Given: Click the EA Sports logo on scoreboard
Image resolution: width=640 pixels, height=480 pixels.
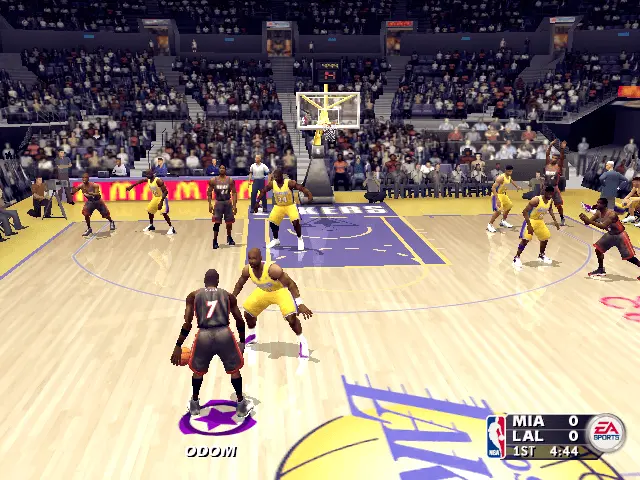Looking at the screenshot, I should pyautogui.click(x=605, y=433).
